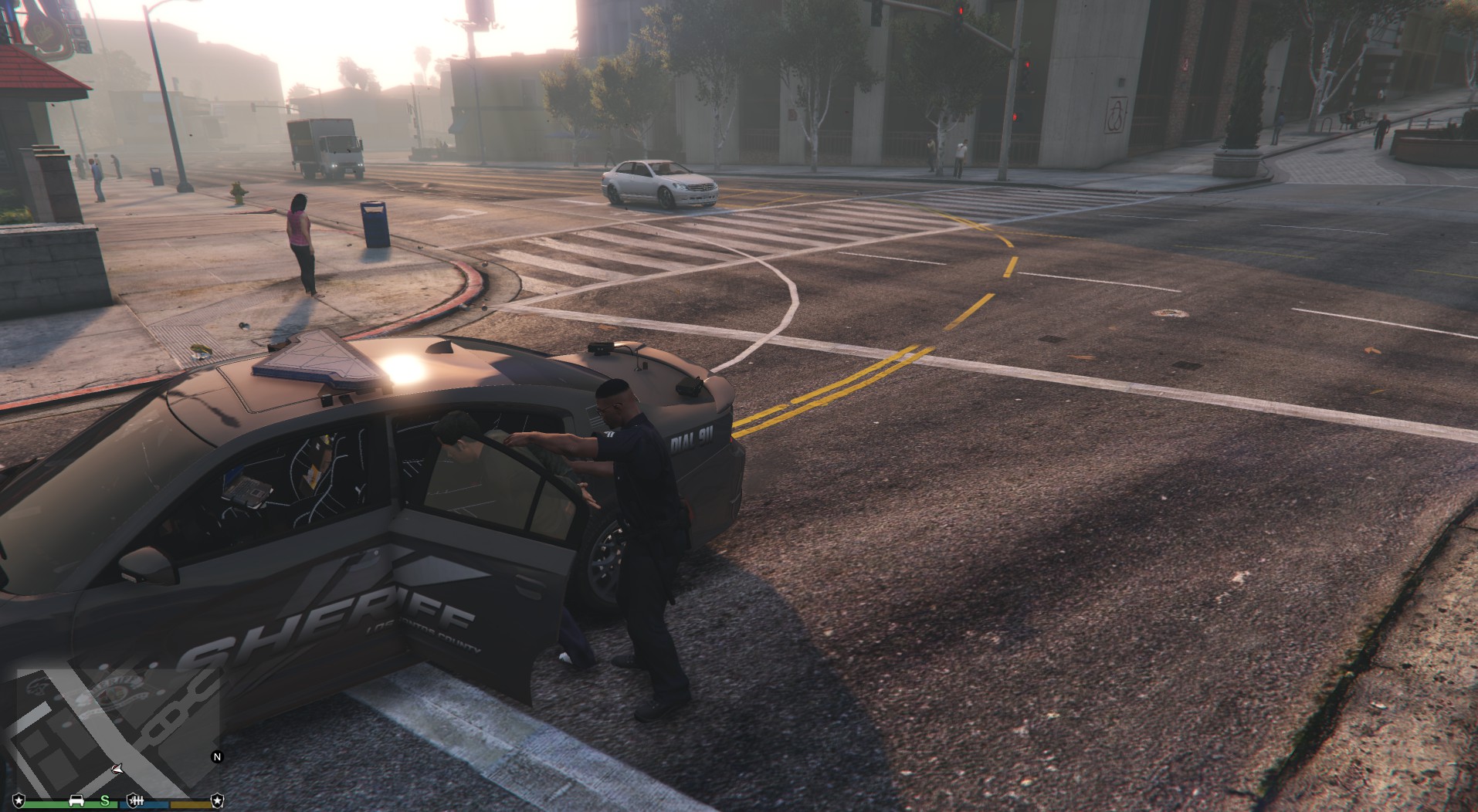
Task: Click the green S icon on the status bar
Action: (x=105, y=800)
